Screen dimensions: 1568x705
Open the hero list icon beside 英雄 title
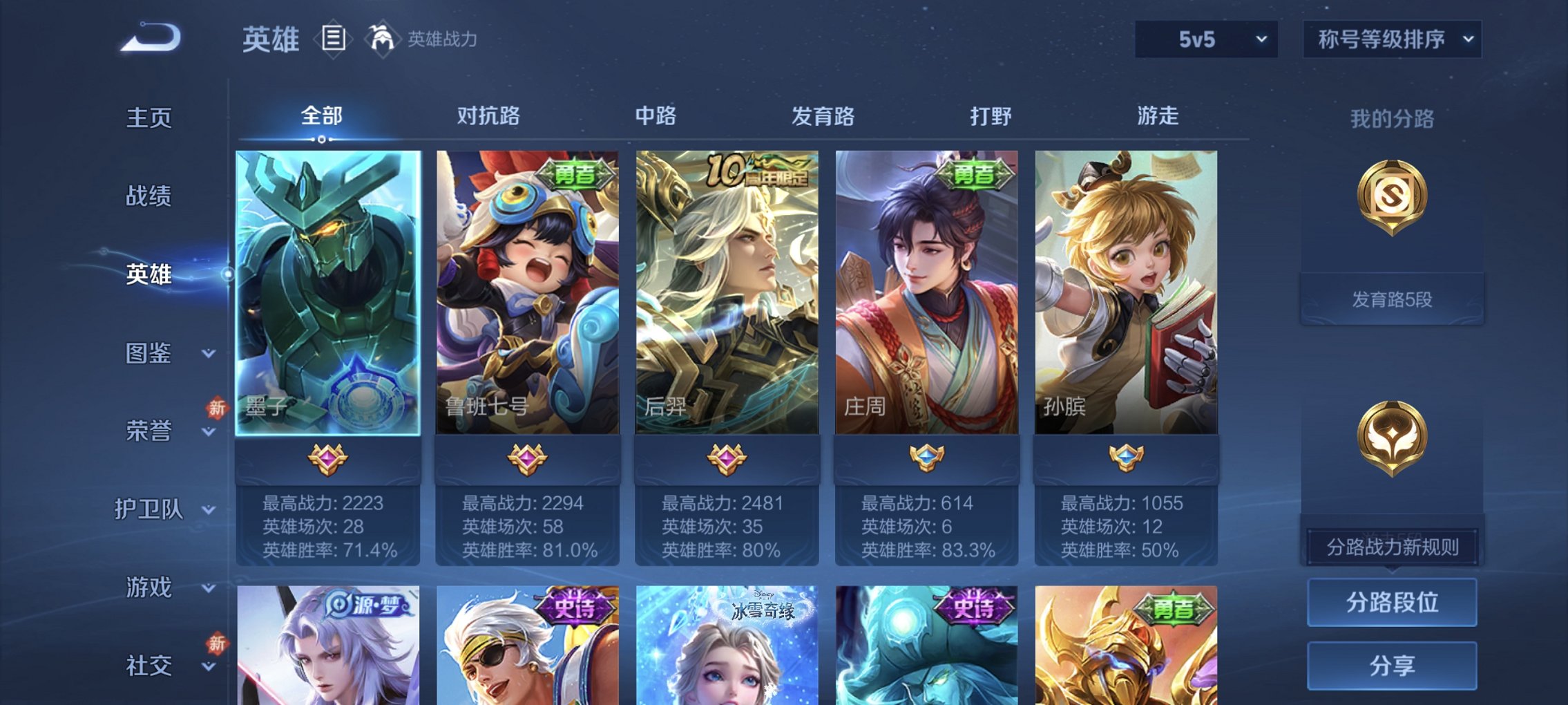335,39
